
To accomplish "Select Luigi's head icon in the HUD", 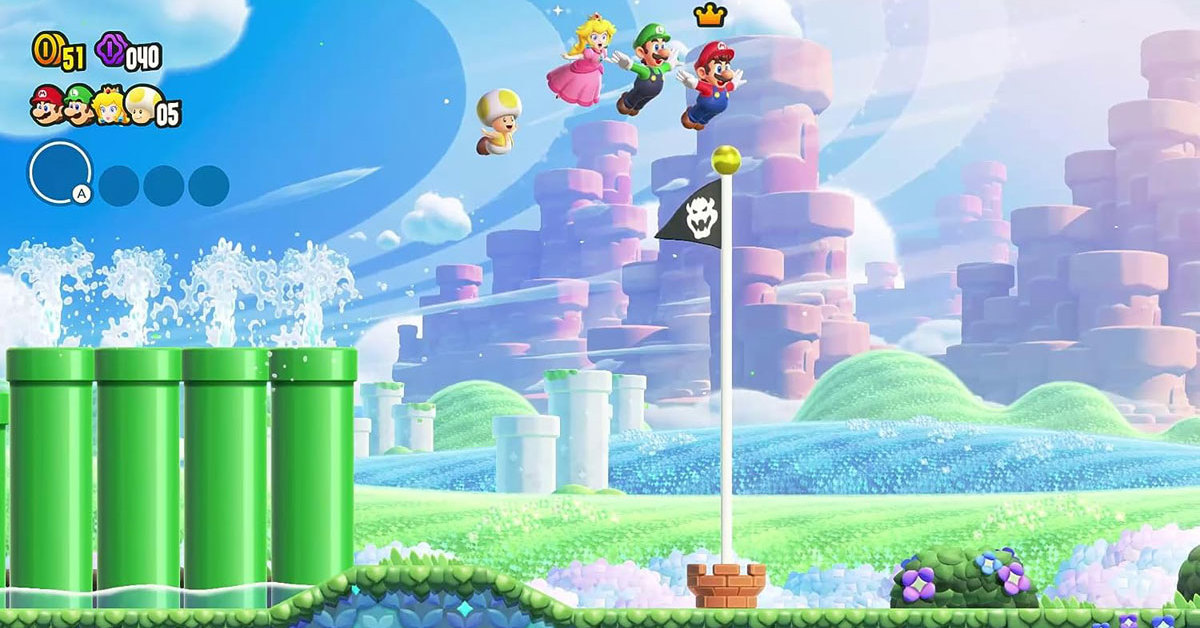I will coord(79,104).
